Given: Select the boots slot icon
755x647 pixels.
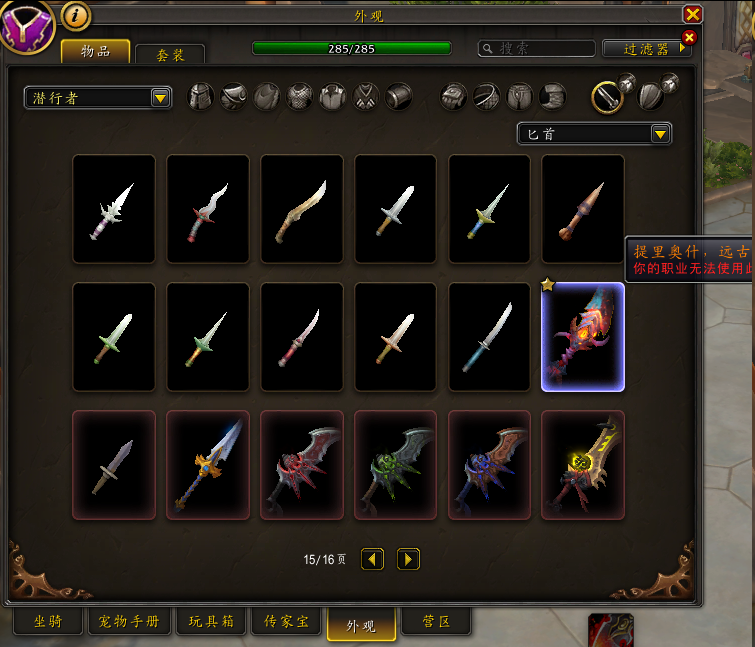Looking at the screenshot, I should point(553,96).
